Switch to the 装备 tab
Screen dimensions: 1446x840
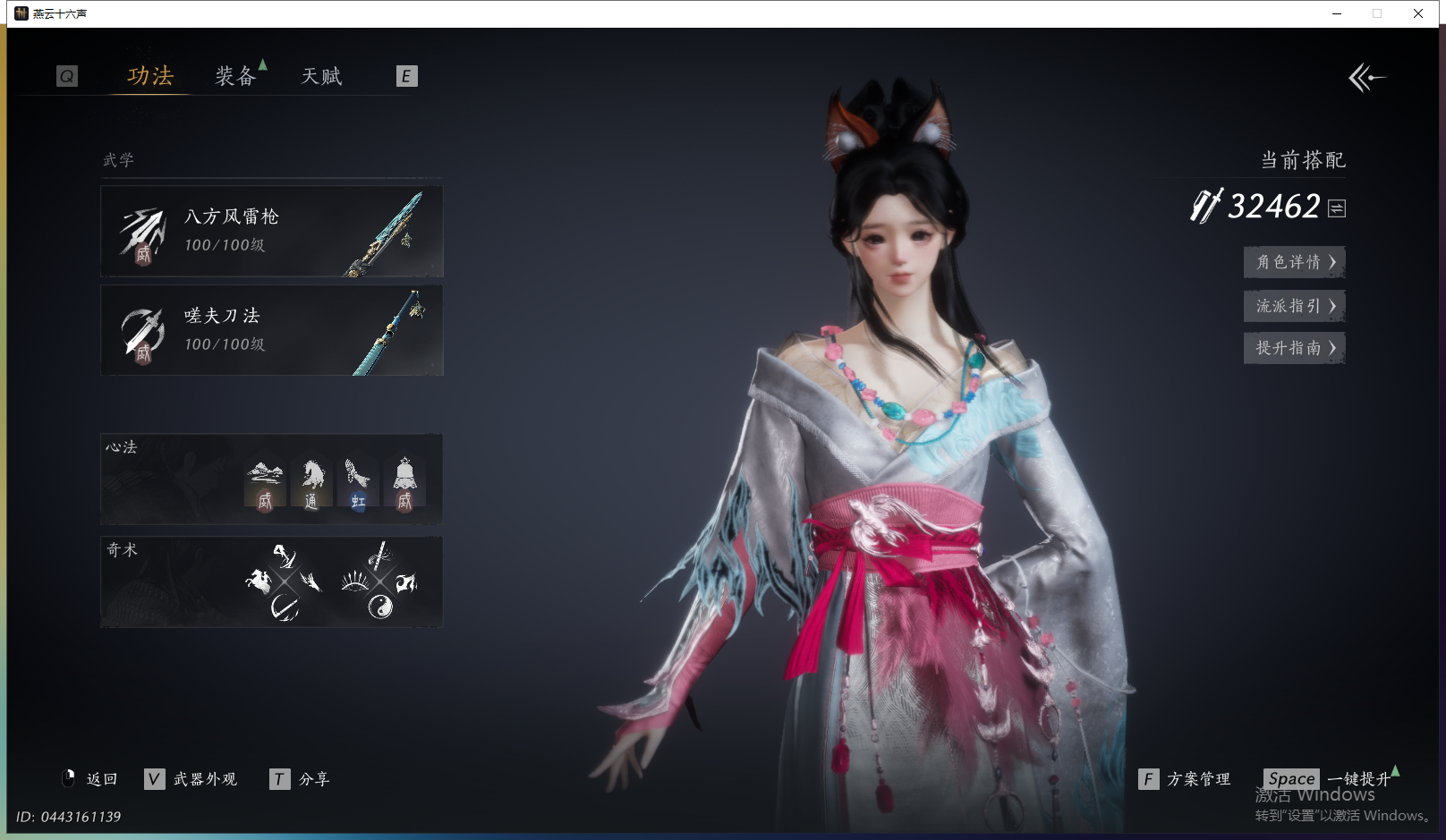pos(235,77)
